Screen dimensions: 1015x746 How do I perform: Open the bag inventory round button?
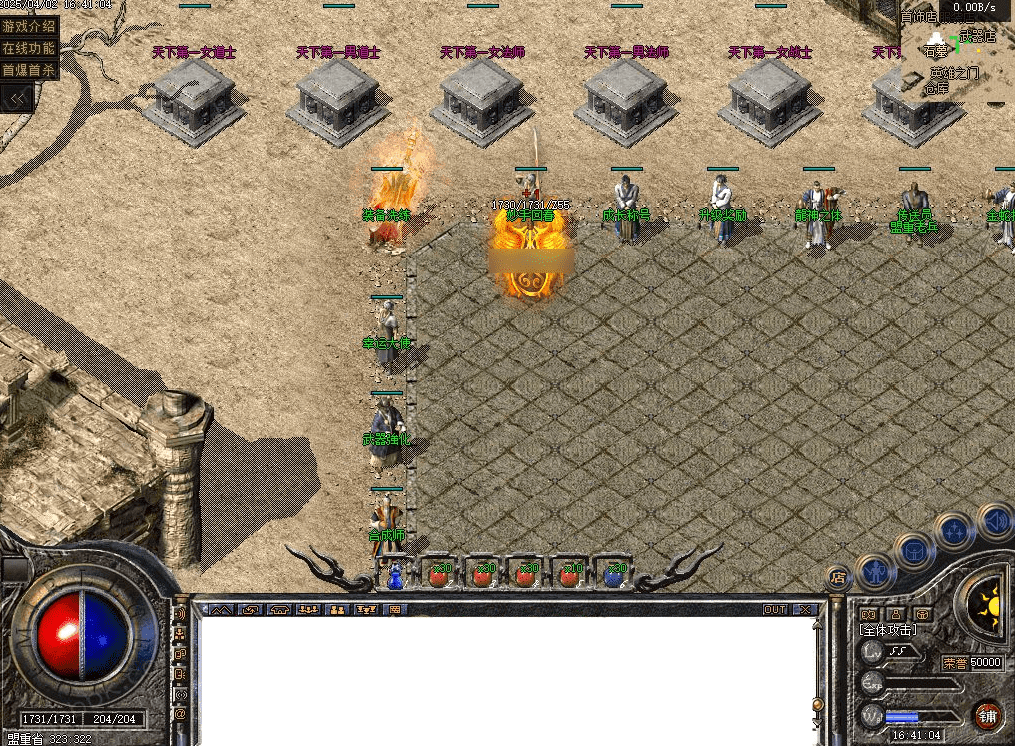click(914, 549)
